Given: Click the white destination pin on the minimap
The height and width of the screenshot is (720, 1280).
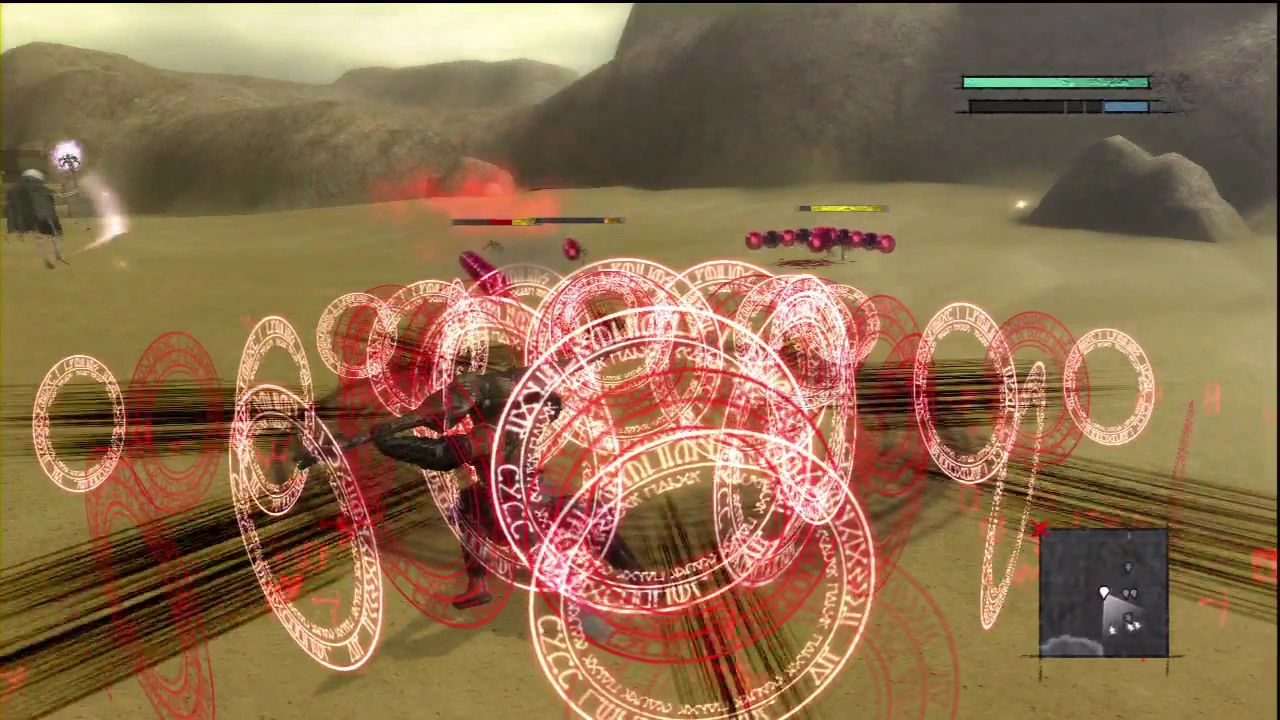Looking at the screenshot, I should [x=1104, y=593].
